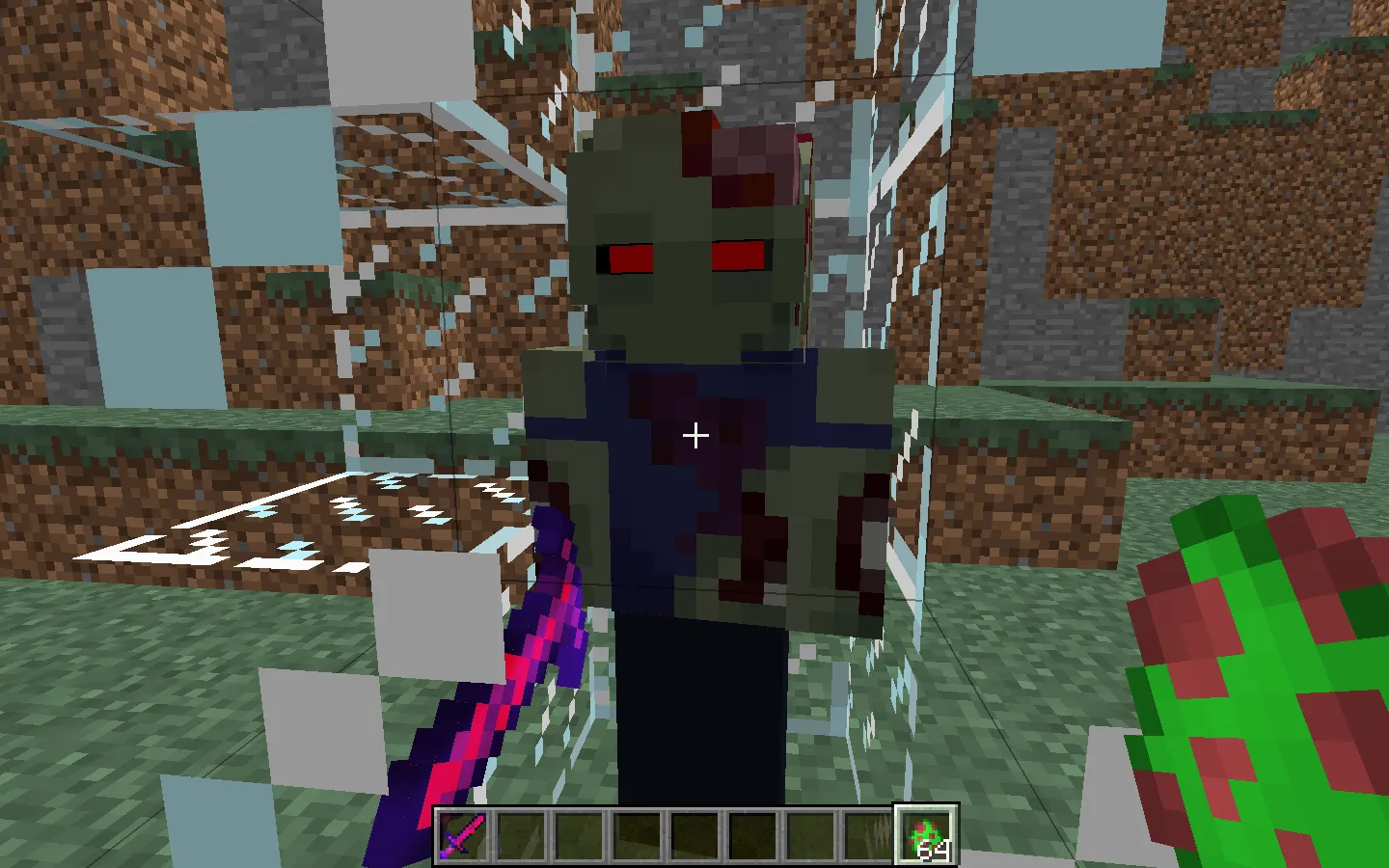Select the zombie spawn egg stack in hotbar

pyautogui.click(x=927, y=835)
